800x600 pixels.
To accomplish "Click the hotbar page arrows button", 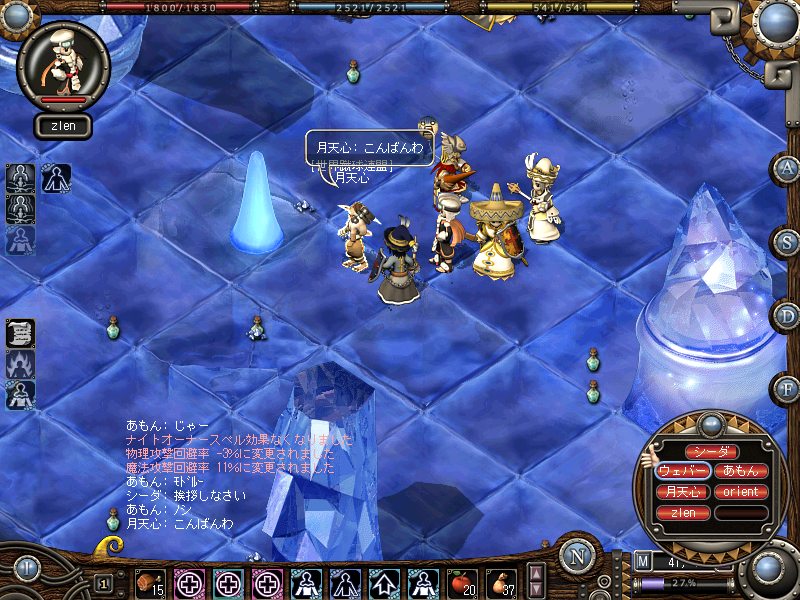I will click(536, 579).
